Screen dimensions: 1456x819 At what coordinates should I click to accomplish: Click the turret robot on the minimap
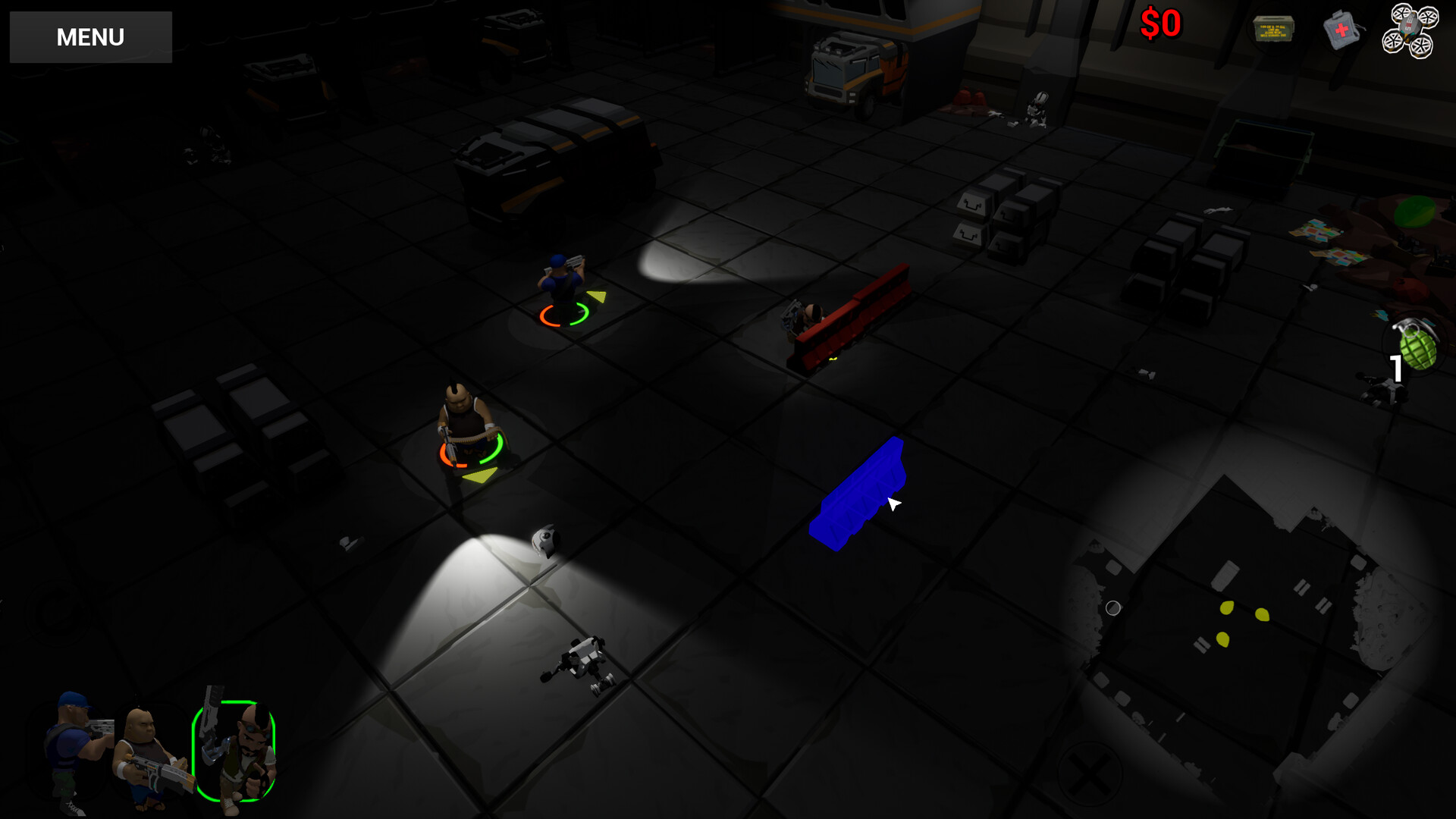point(1096,546)
